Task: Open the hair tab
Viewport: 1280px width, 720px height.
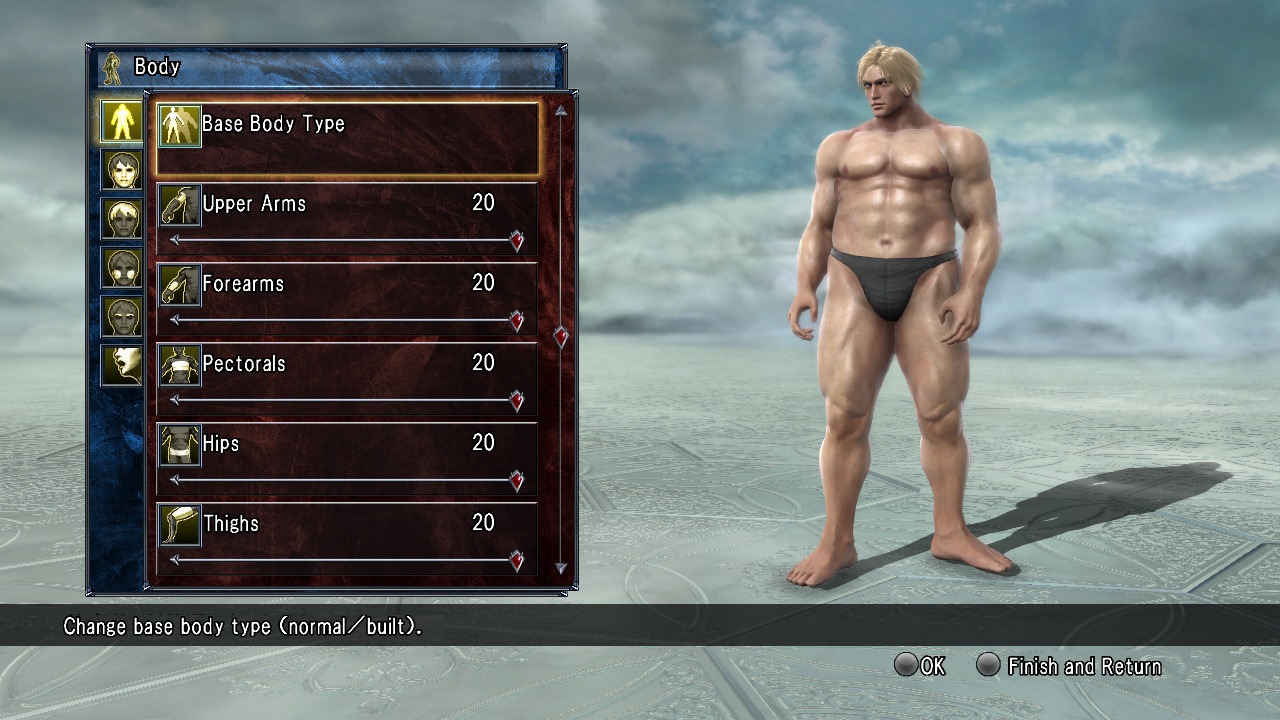Action: (121, 218)
